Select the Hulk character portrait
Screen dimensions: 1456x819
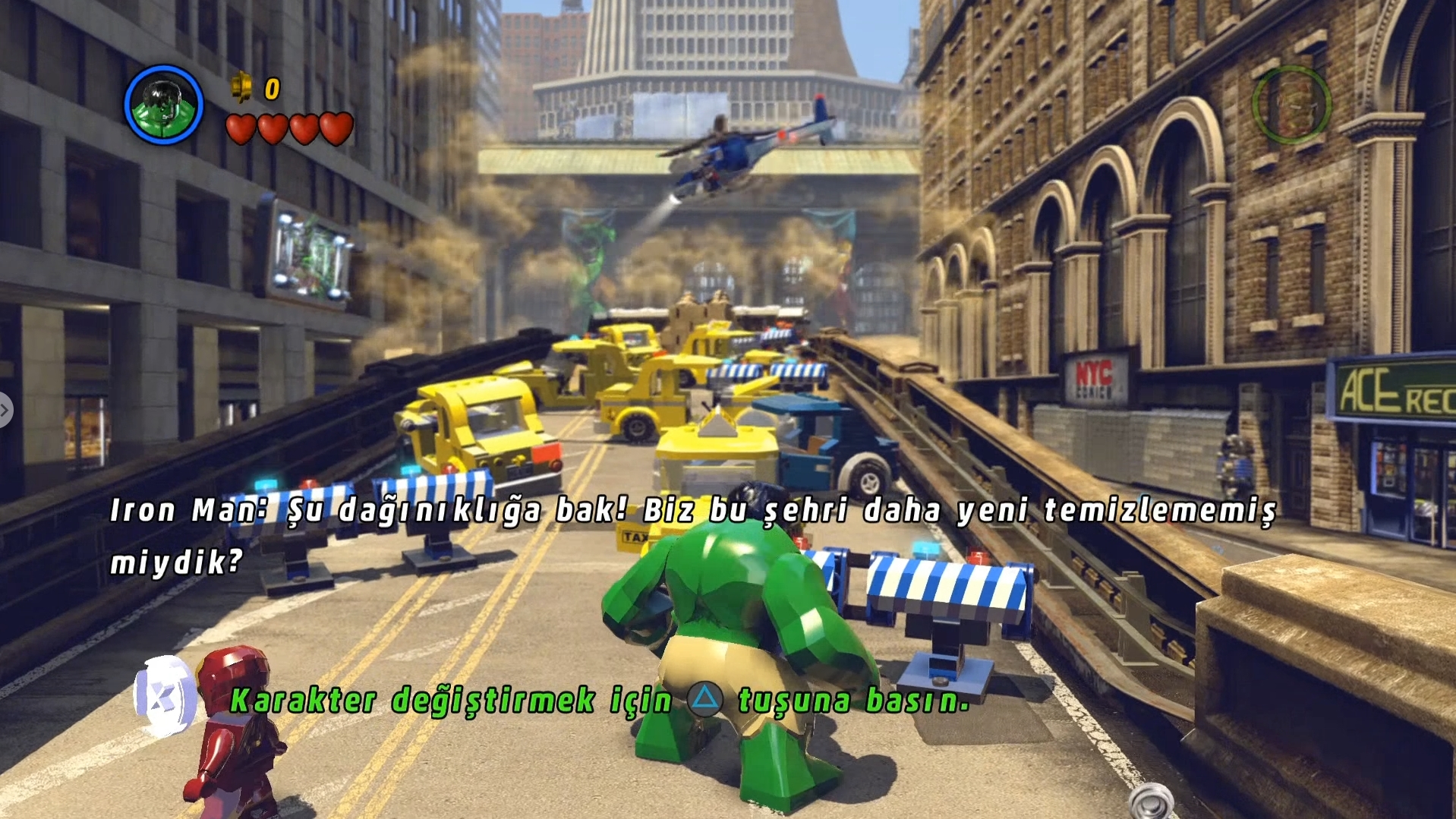tap(163, 105)
